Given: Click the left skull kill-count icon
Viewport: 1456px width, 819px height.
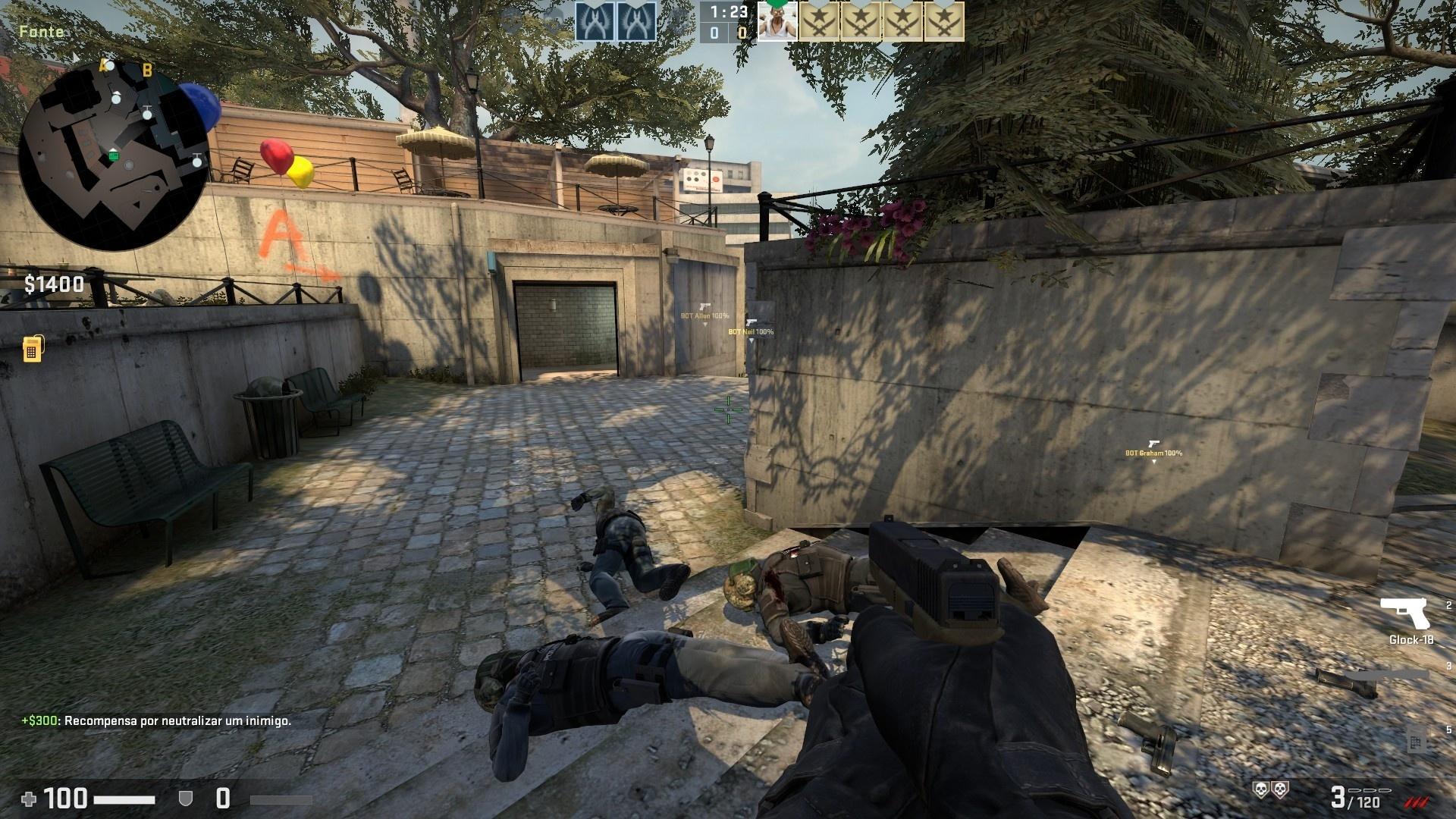Looking at the screenshot, I should tap(1260, 790).
